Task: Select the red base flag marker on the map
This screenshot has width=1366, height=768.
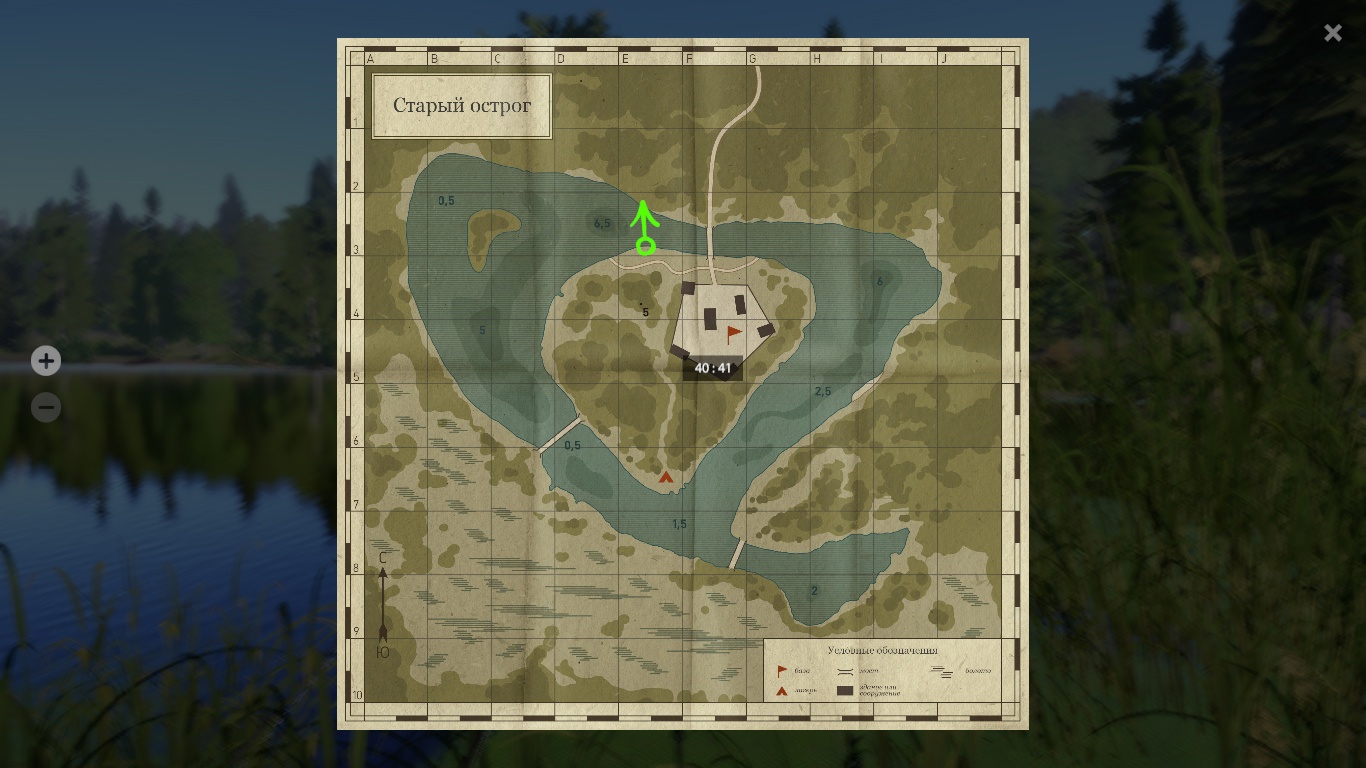Action: click(734, 334)
